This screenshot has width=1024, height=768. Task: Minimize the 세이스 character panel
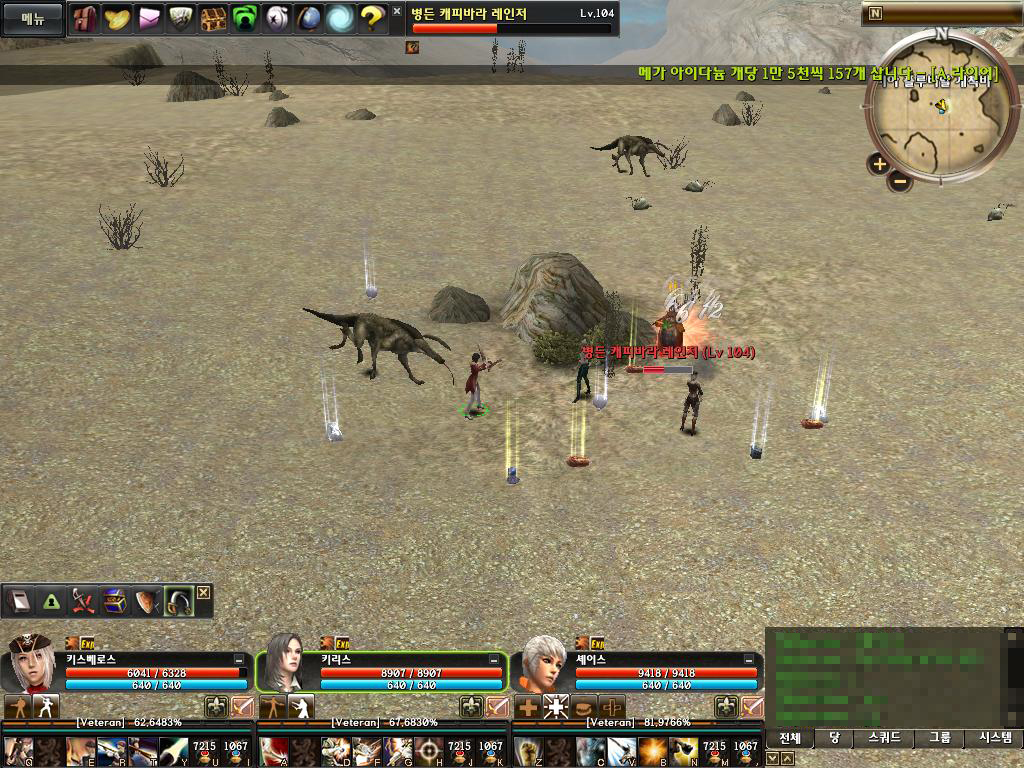pyautogui.click(x=750, y=660)
